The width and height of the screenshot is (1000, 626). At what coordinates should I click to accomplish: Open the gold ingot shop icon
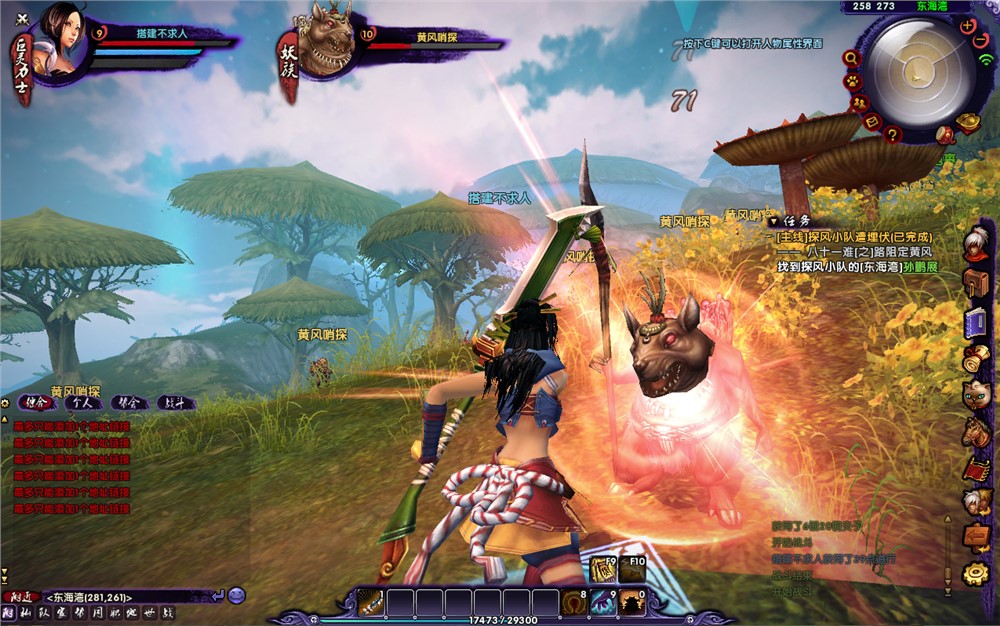tap(967, 122)
